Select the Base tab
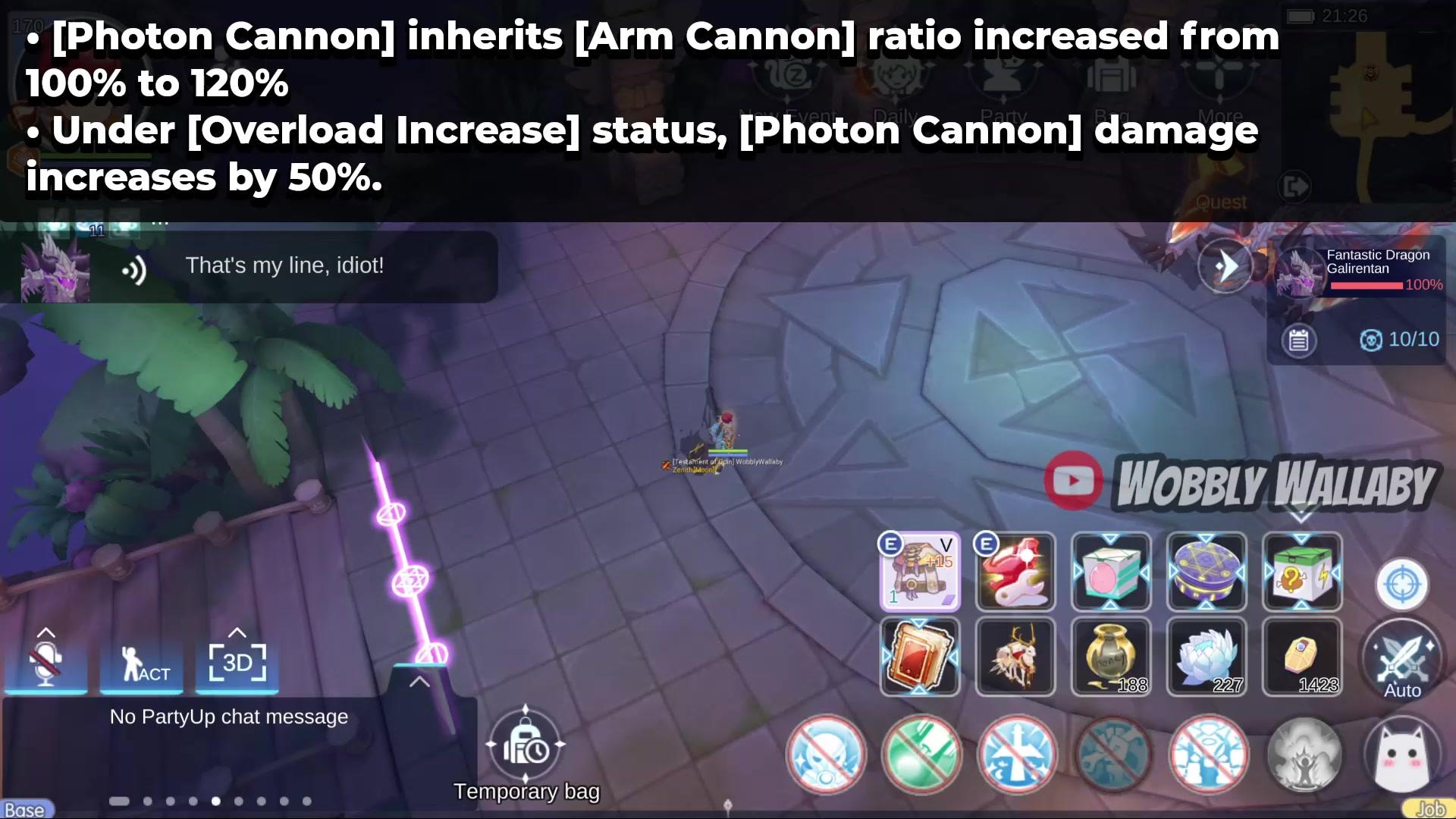The width and height of the screenshot is (1456, 819). [25, 808]
